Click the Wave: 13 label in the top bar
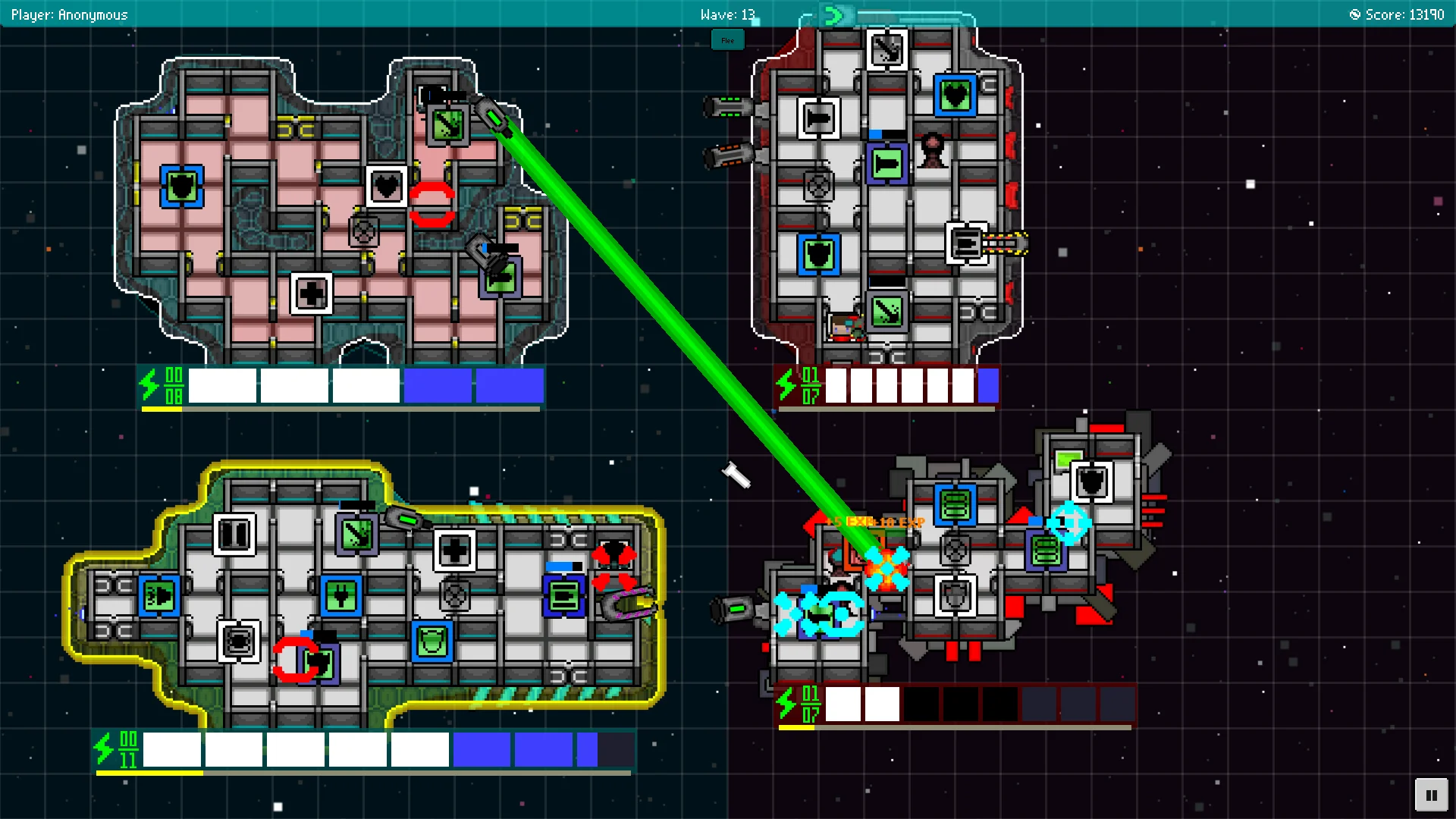Viewport: 1456px width, 819px height. tap(728, 14)
